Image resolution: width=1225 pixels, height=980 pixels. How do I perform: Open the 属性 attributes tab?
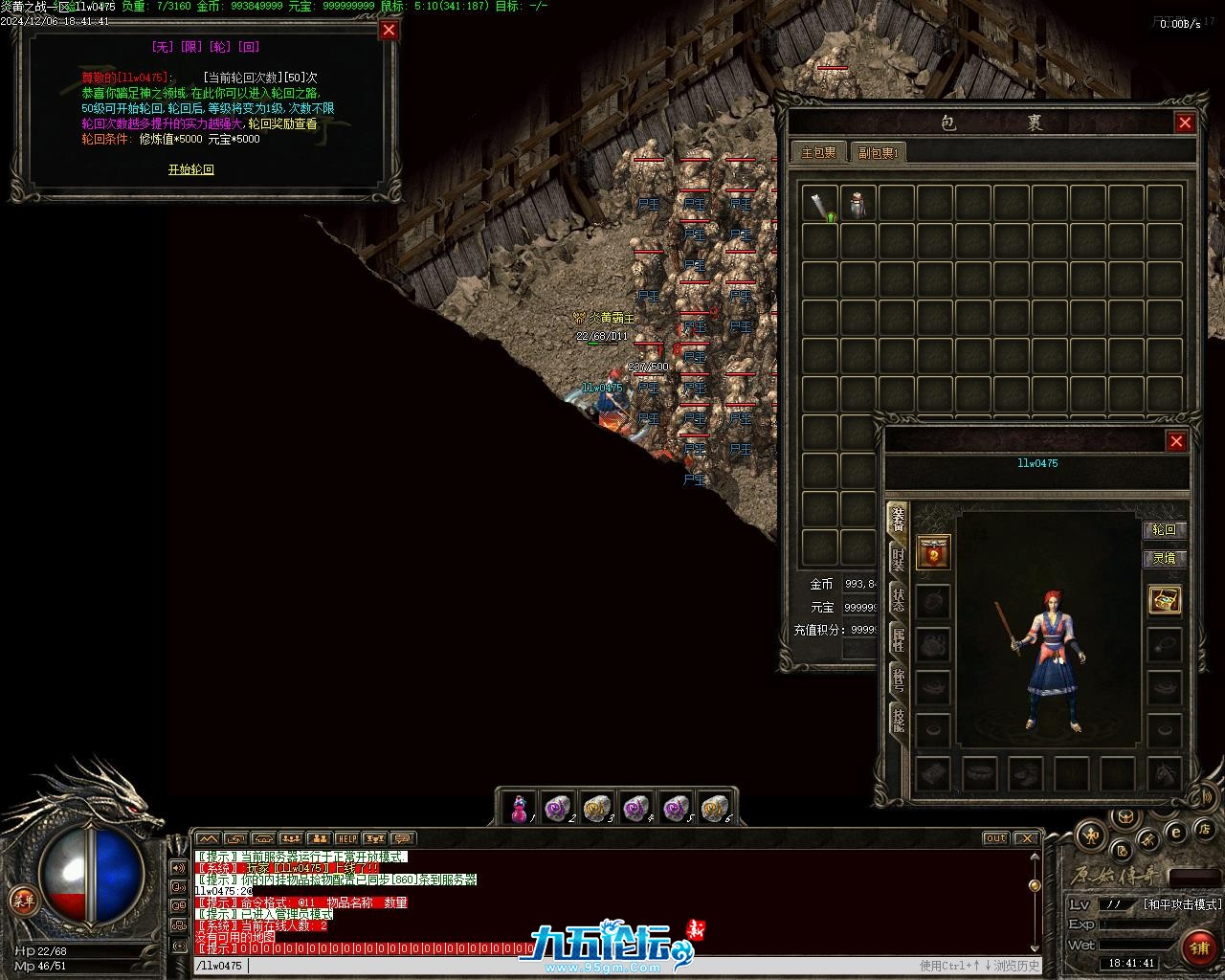898,639
